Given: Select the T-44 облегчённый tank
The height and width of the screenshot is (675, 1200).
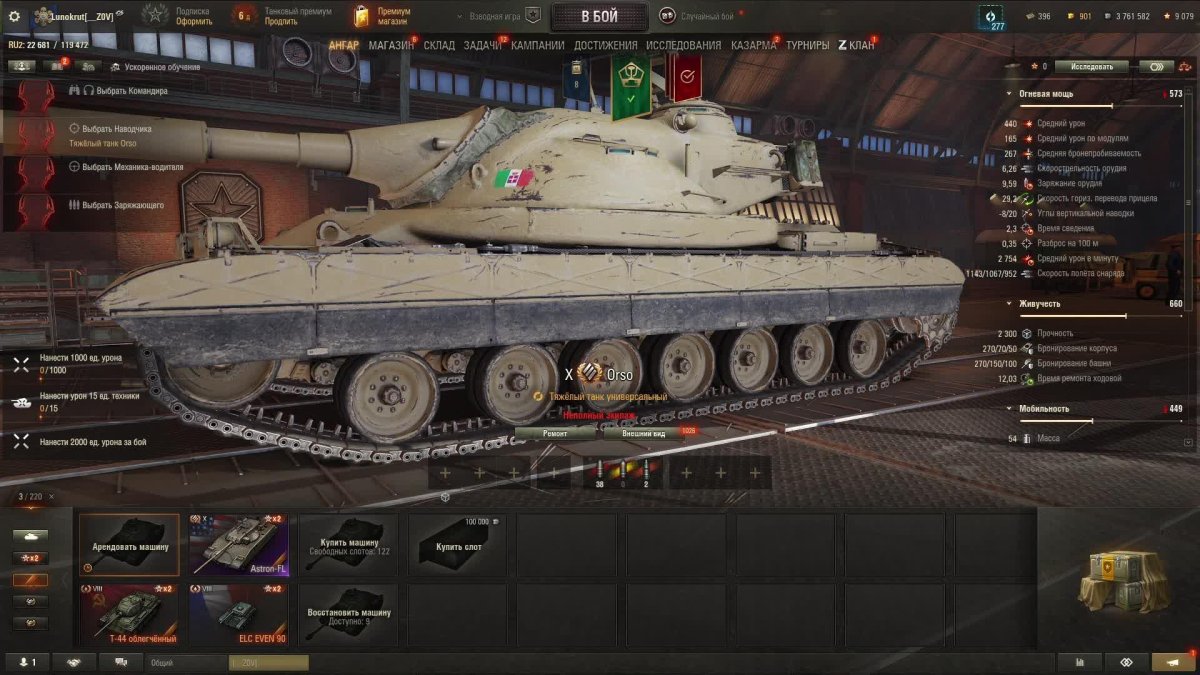Looking at the screenshot, I should tap(129, 615).
